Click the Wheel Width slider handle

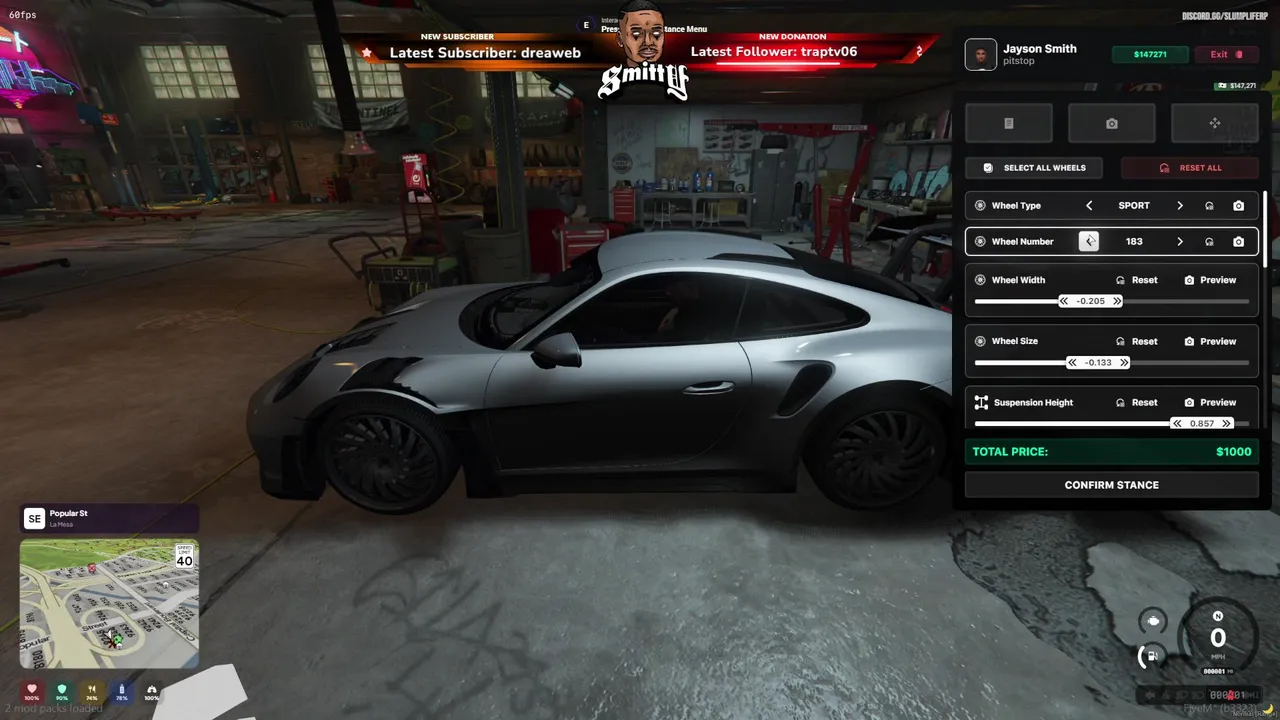[1090, 301]
